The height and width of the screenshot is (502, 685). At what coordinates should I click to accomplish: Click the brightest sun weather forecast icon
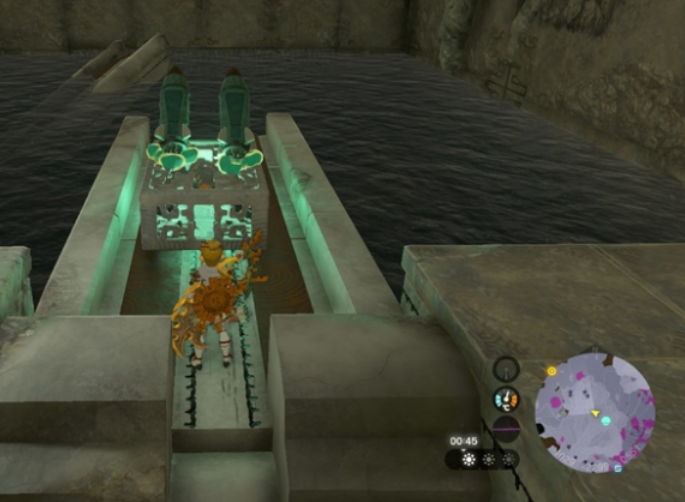(468, 459)
